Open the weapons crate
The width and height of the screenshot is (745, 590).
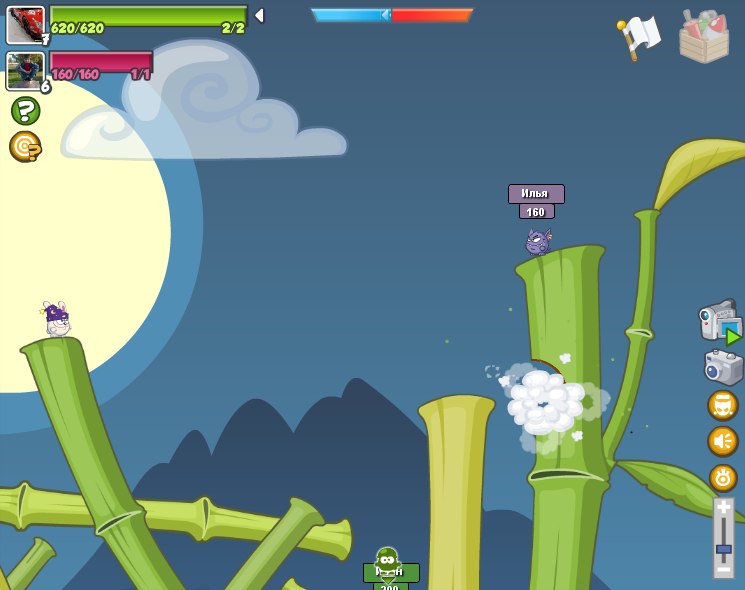(704, 37)
